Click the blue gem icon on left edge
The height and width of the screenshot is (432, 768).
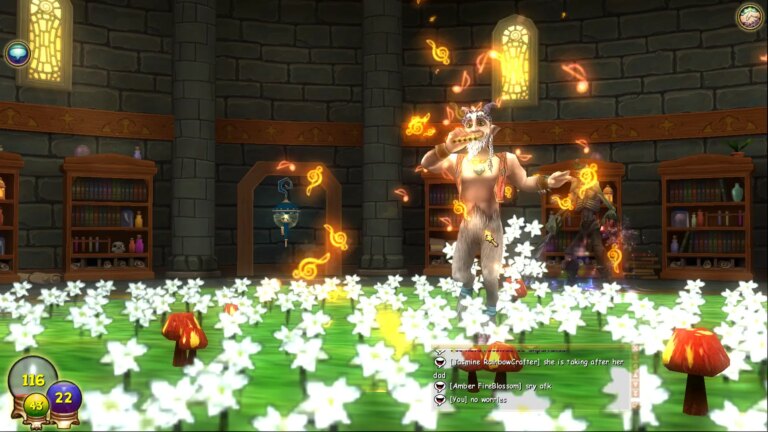coord(17,53)
